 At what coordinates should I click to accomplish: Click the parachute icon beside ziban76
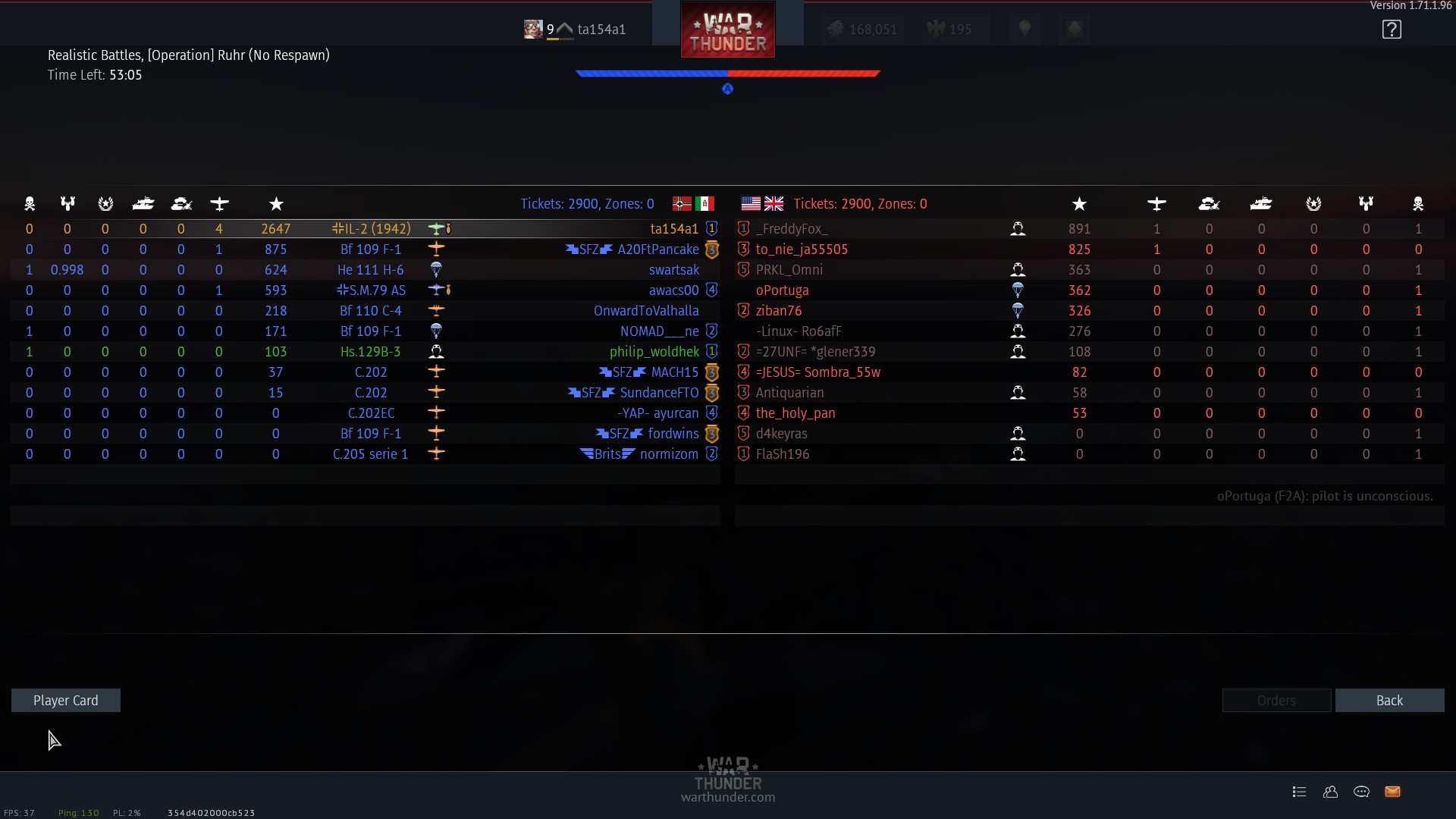[1018, 310]
